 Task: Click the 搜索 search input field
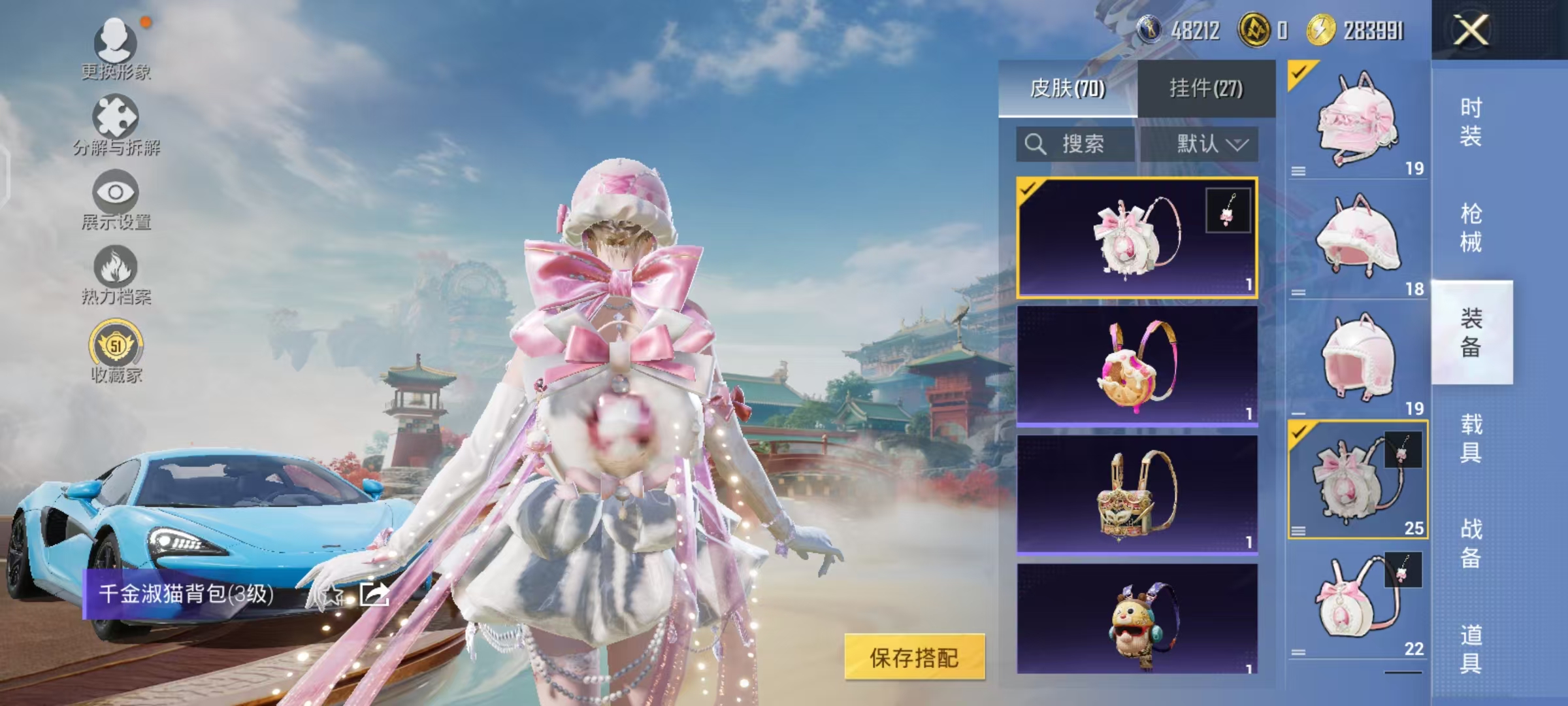[1085, 145]
